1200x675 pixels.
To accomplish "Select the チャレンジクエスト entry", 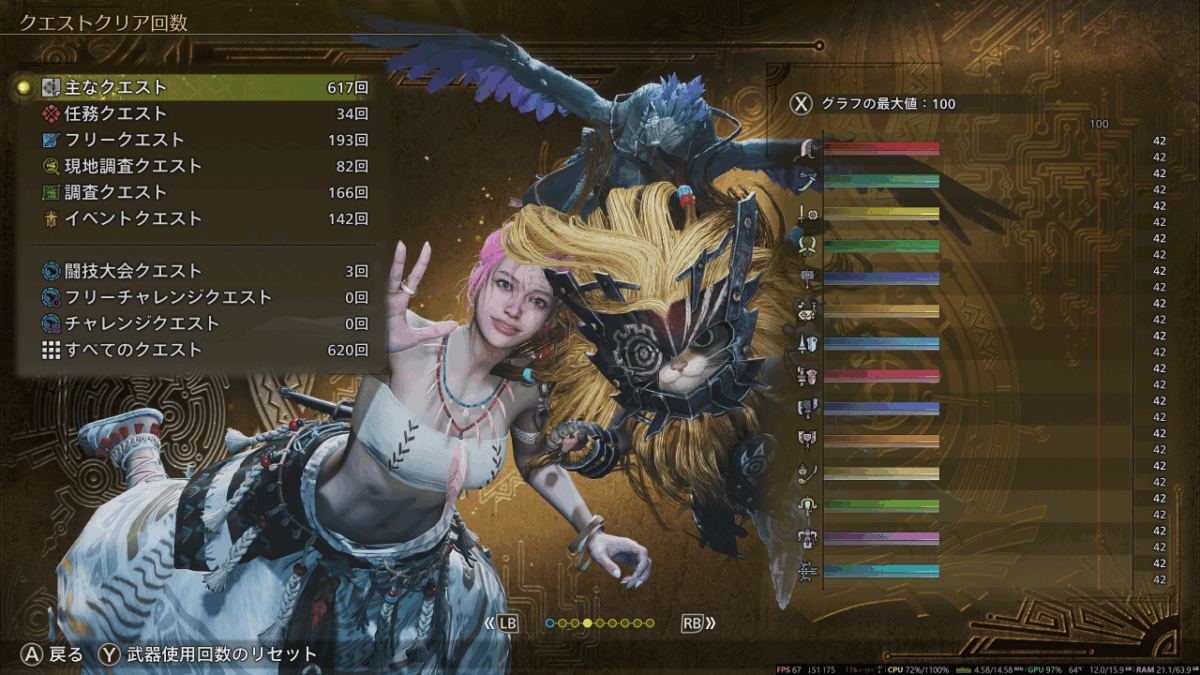I will (200, 323).
